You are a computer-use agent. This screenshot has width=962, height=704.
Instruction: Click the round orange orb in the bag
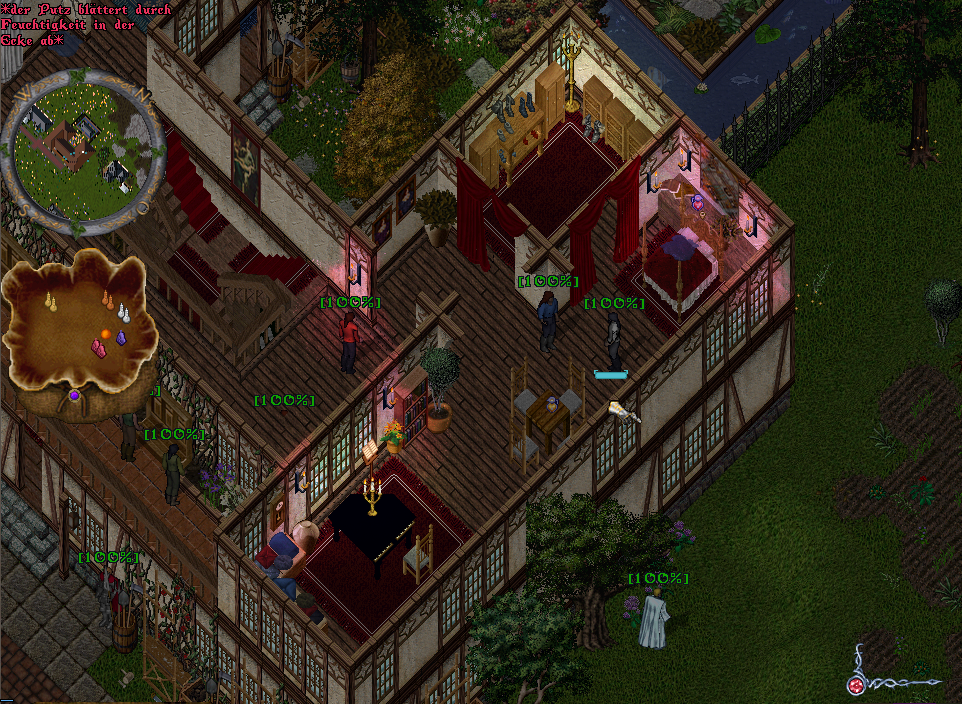click(x=105, y=332)
